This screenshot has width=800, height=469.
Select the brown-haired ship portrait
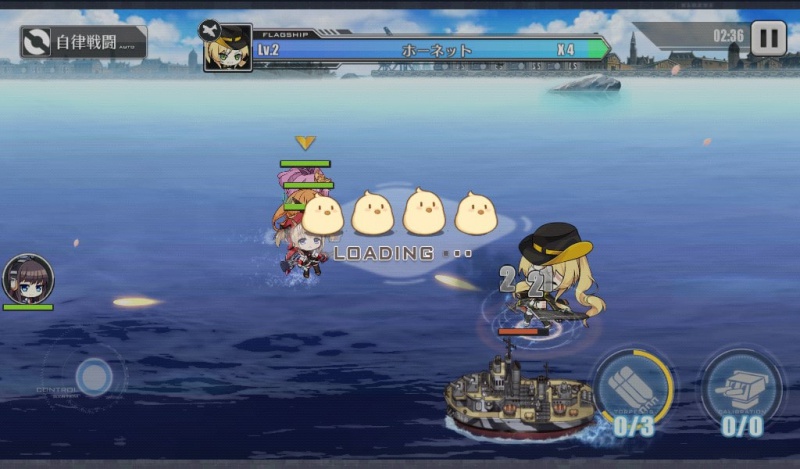pyautogui.click(x=27, y=279)
